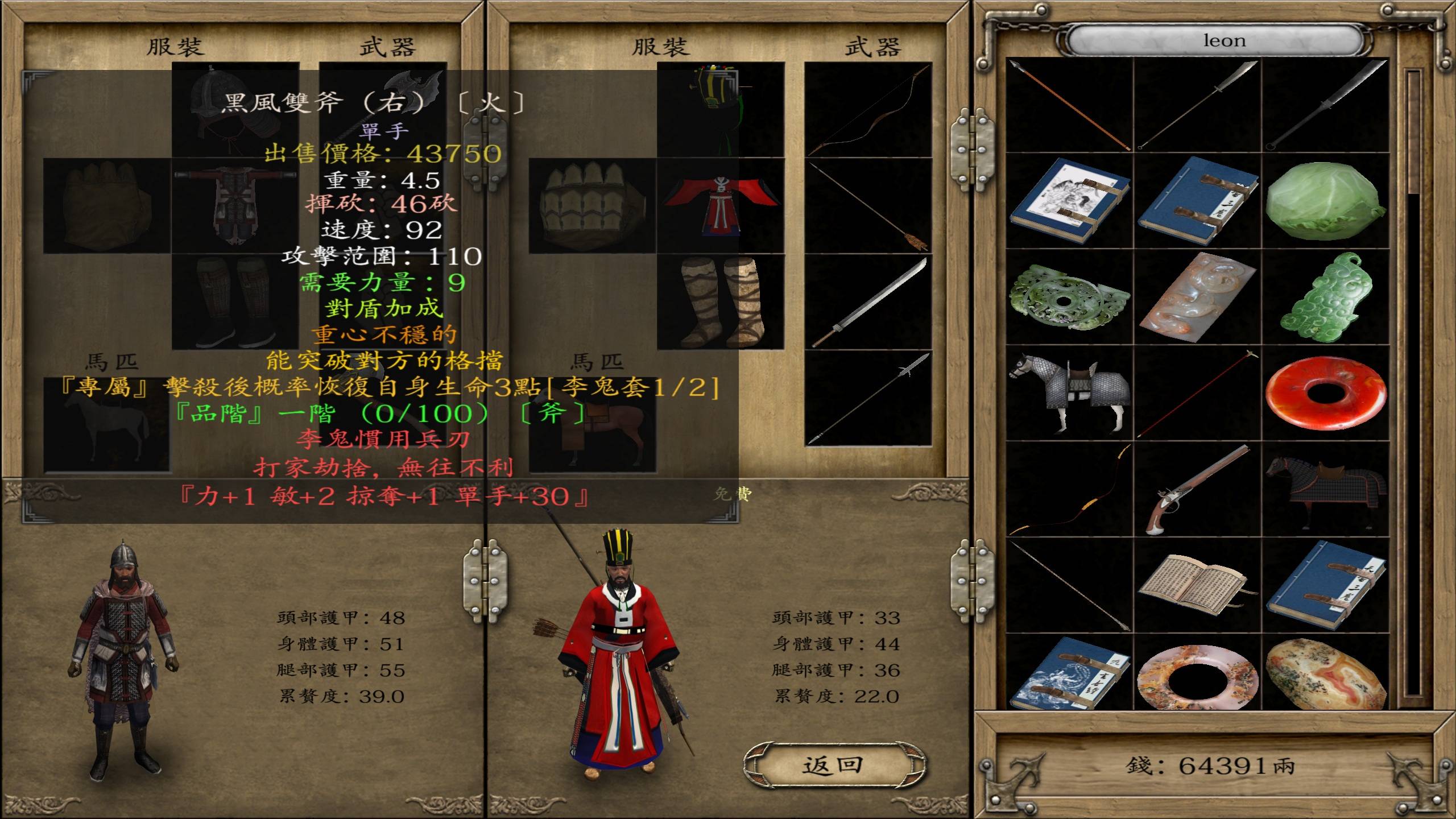Click the 返回 return button
The image size is (1456, 819).
point(833,766)
